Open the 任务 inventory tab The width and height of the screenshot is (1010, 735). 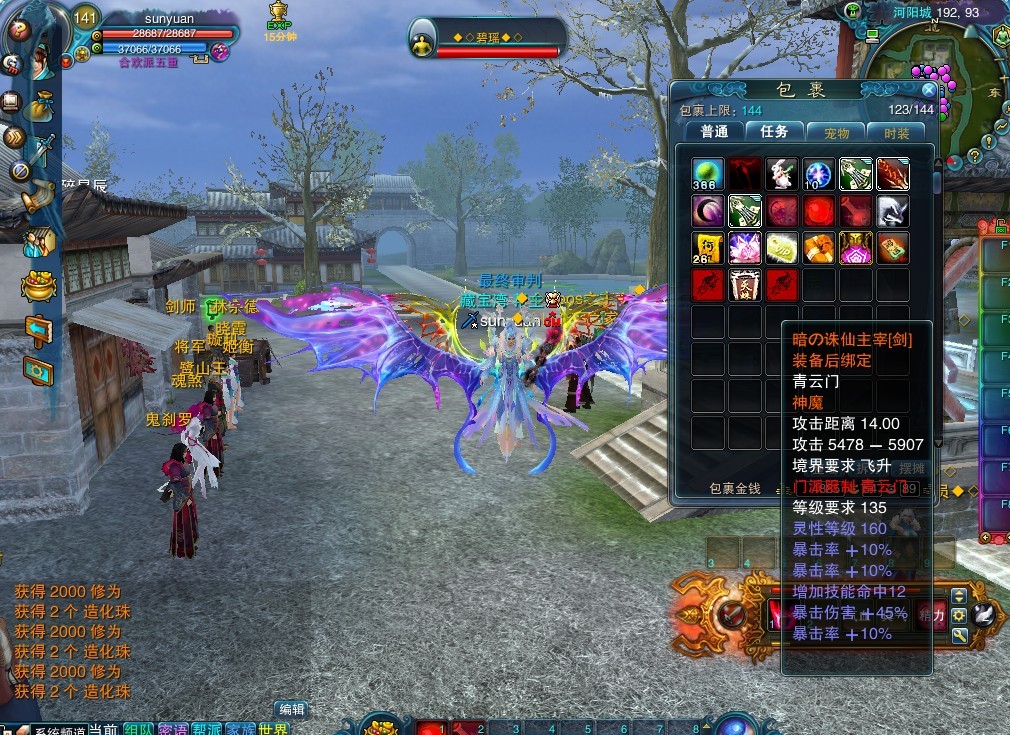774,132
